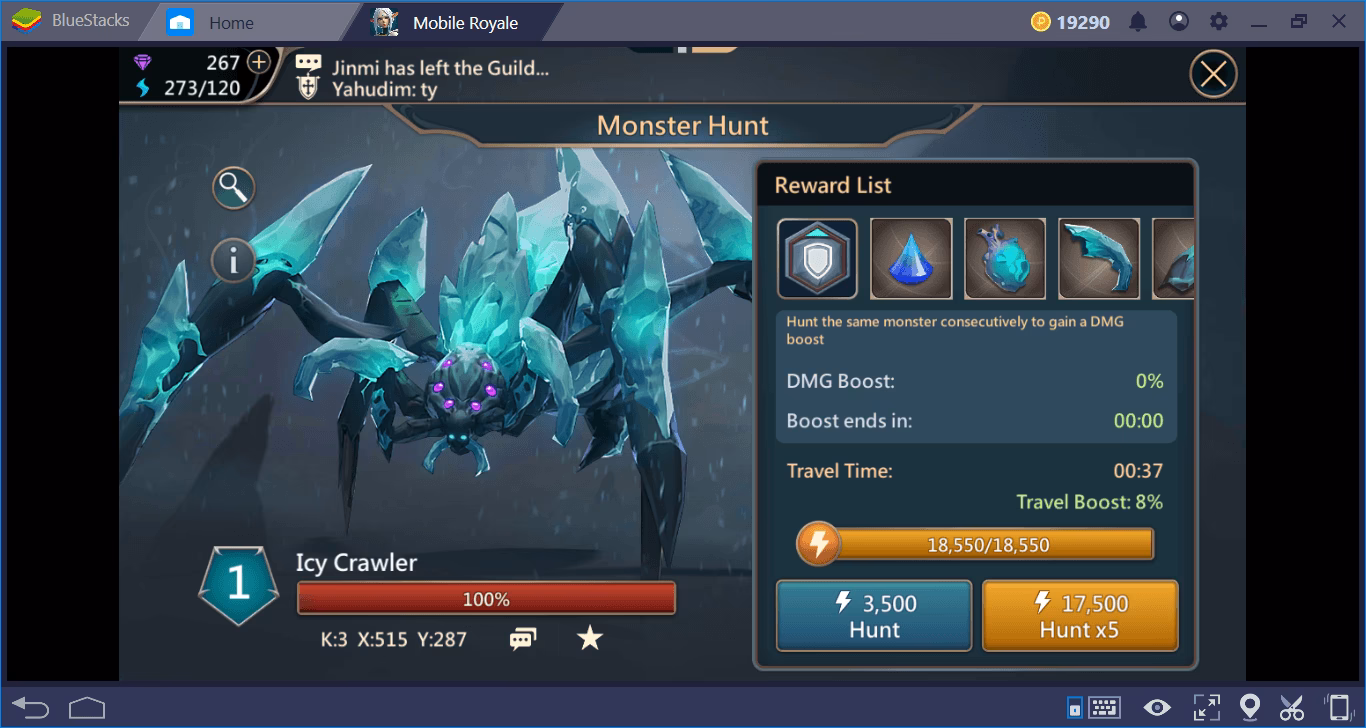Screen dimensions: 1366x728
Task: Open chat with the speech bubble icon
Action: coord(523,639)
